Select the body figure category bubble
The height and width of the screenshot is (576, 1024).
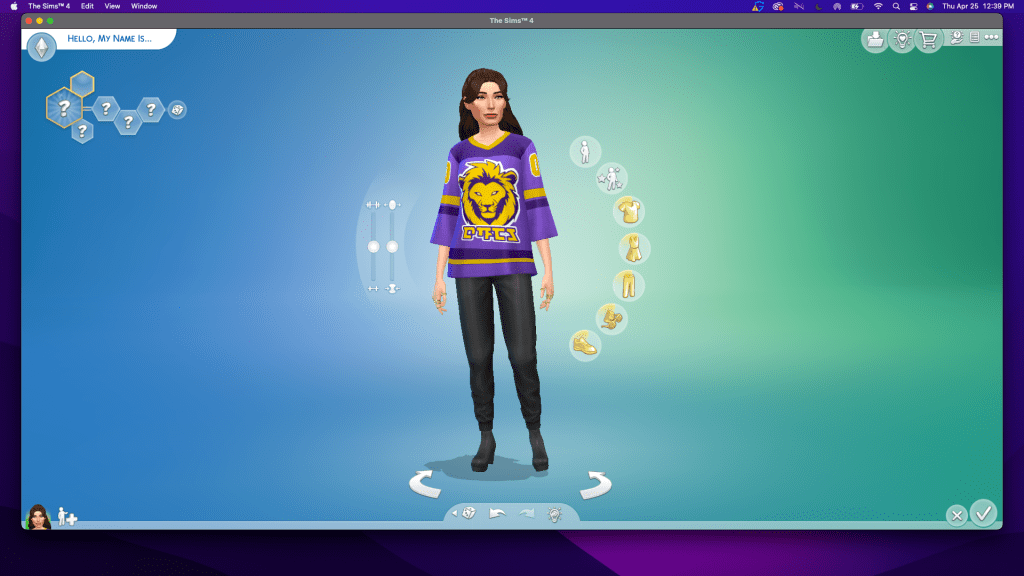click(x=585, y=152)
